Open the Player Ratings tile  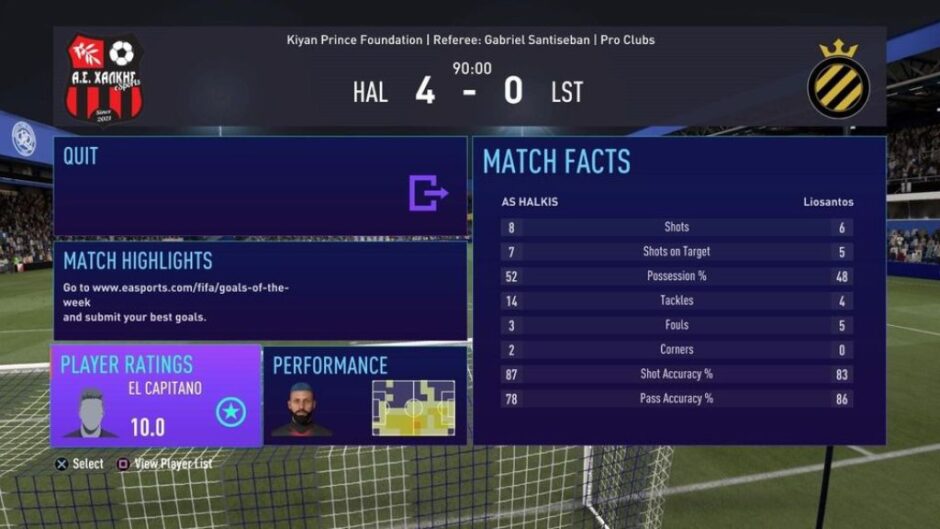pos(156,396)
